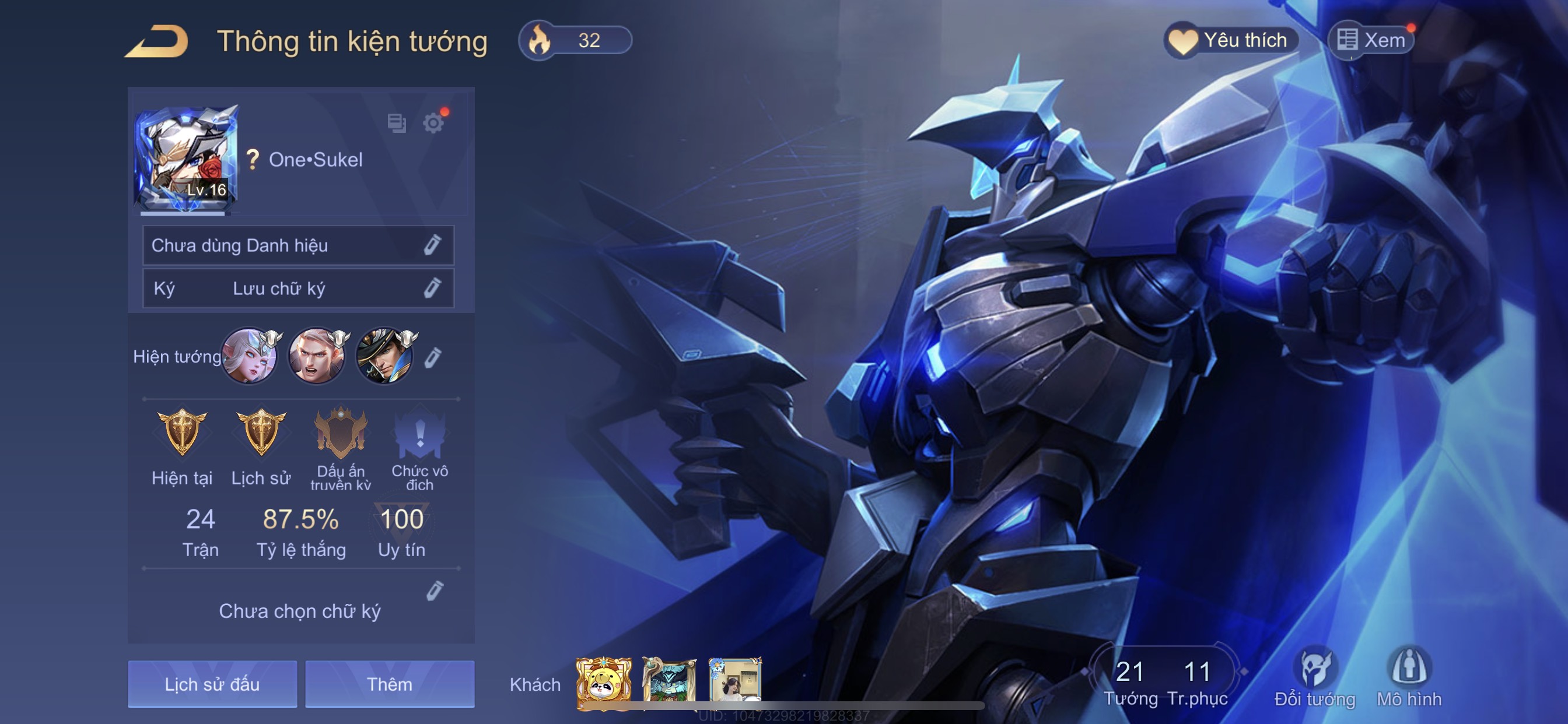The height and width of the screenshot is (724, 1568).
Task: Tap the flame popularity counter showing 32
Action: (575, 40)
